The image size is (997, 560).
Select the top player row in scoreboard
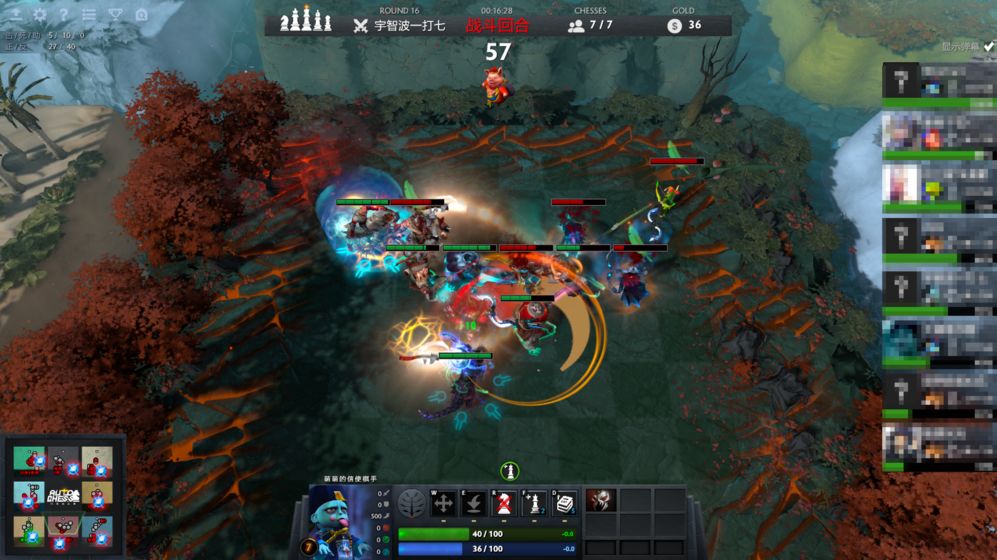coord(938,82)
